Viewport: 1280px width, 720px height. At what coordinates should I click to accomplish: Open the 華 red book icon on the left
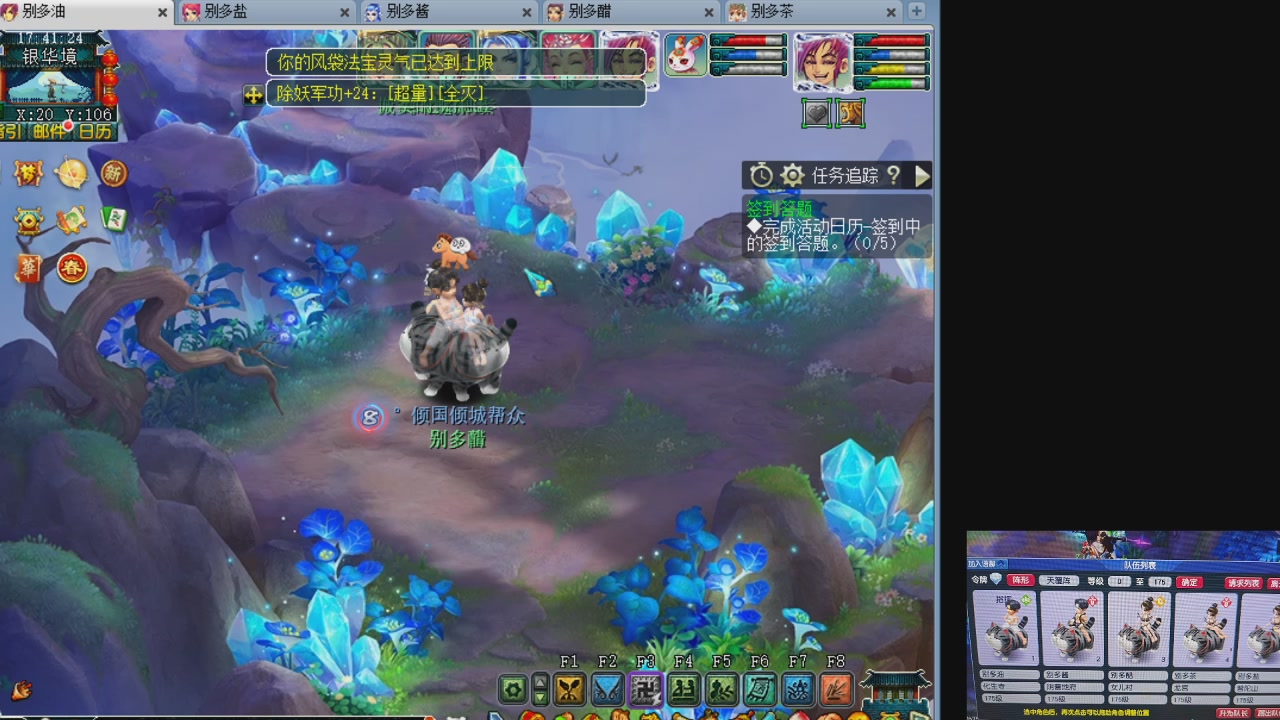click(28, 267)
